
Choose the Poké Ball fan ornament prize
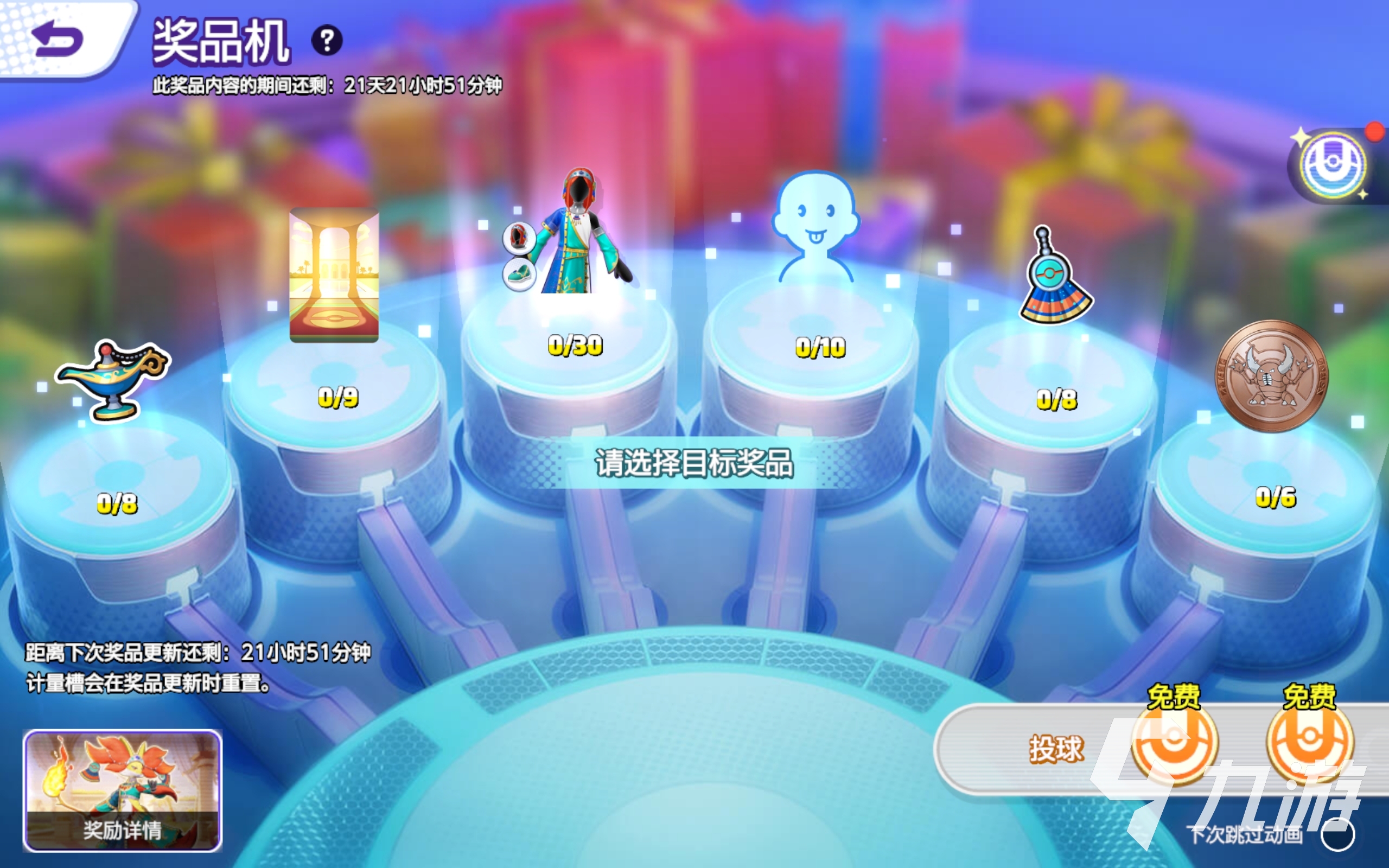(x=1055, y=278)
